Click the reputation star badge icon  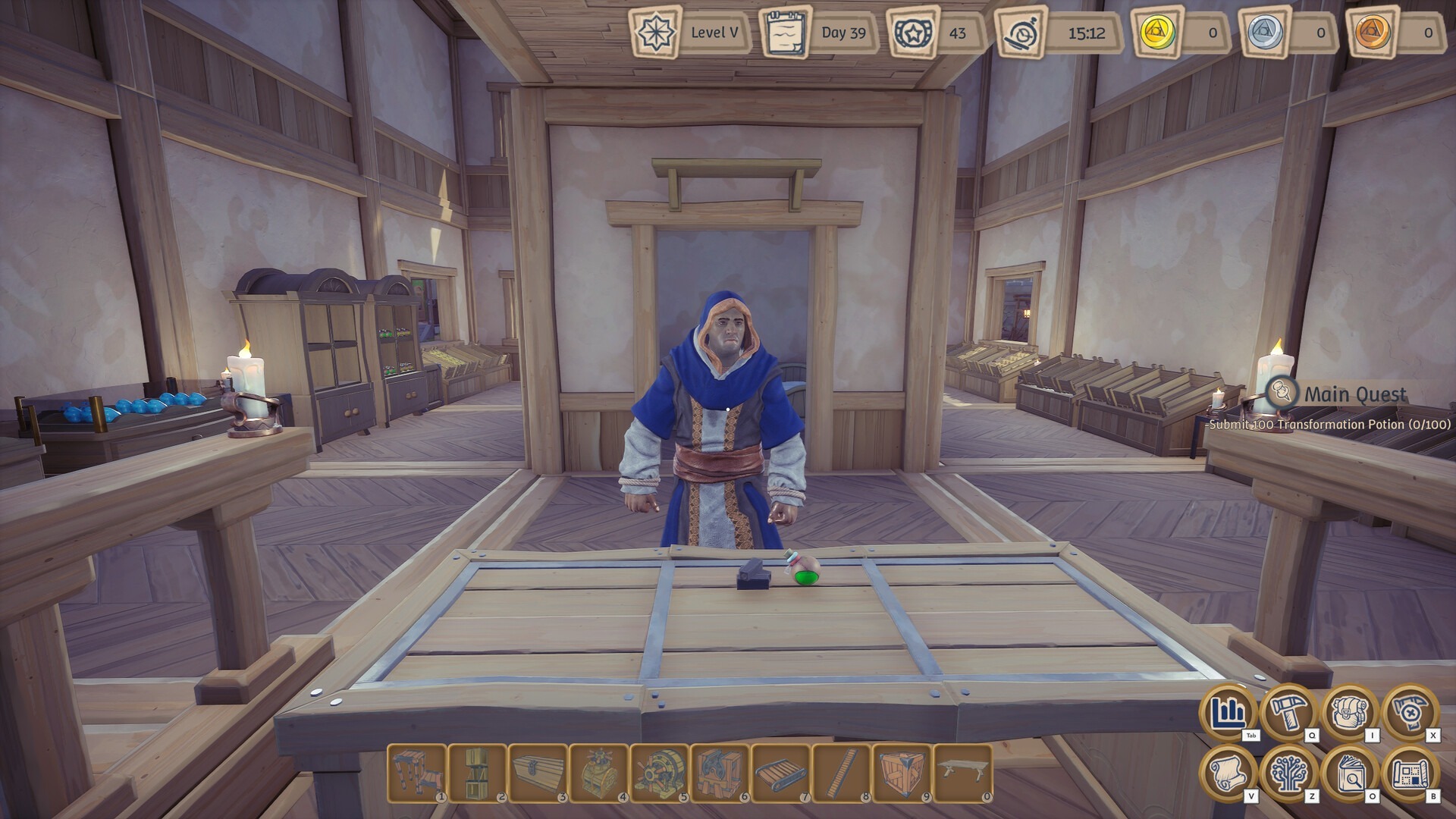(912, 33)
